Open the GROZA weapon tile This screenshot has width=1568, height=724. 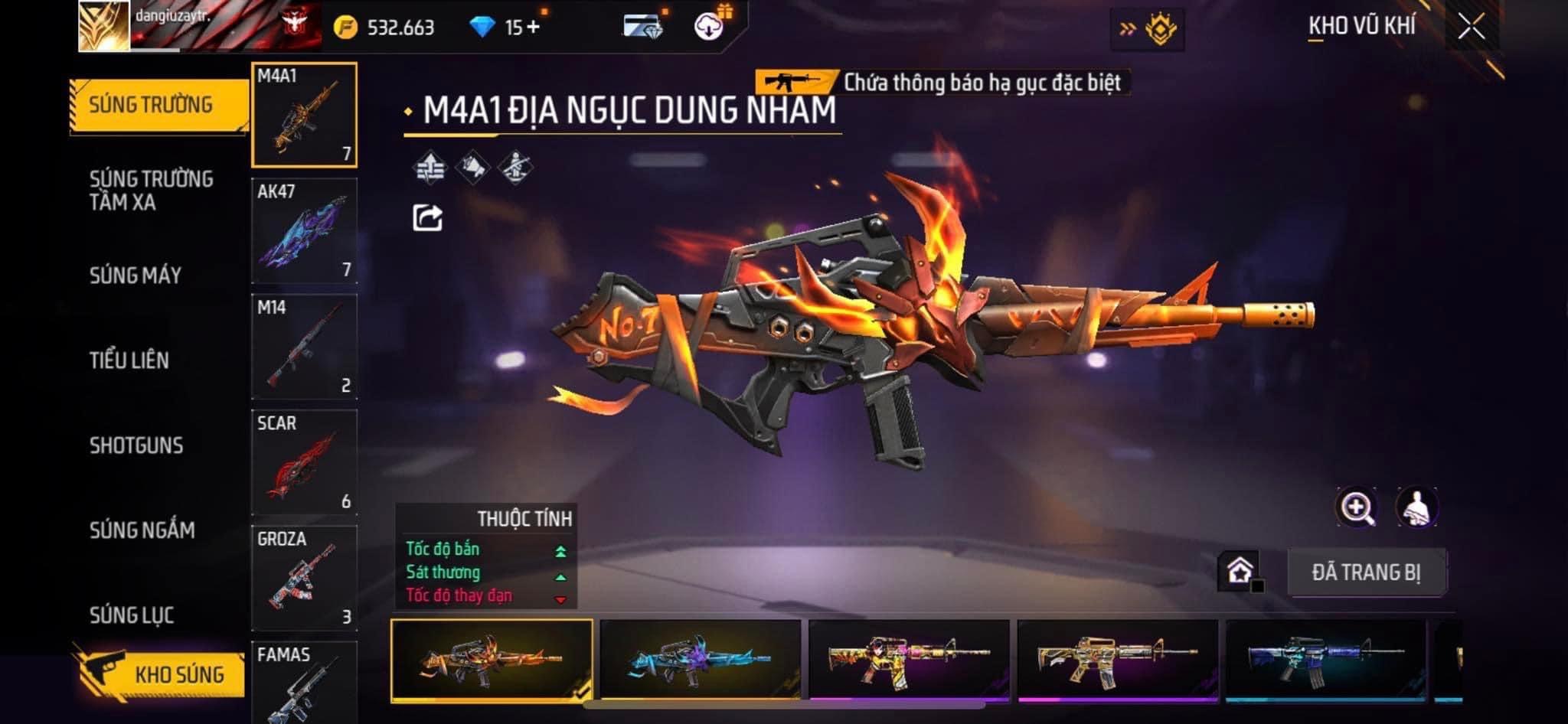click(304, 578)
